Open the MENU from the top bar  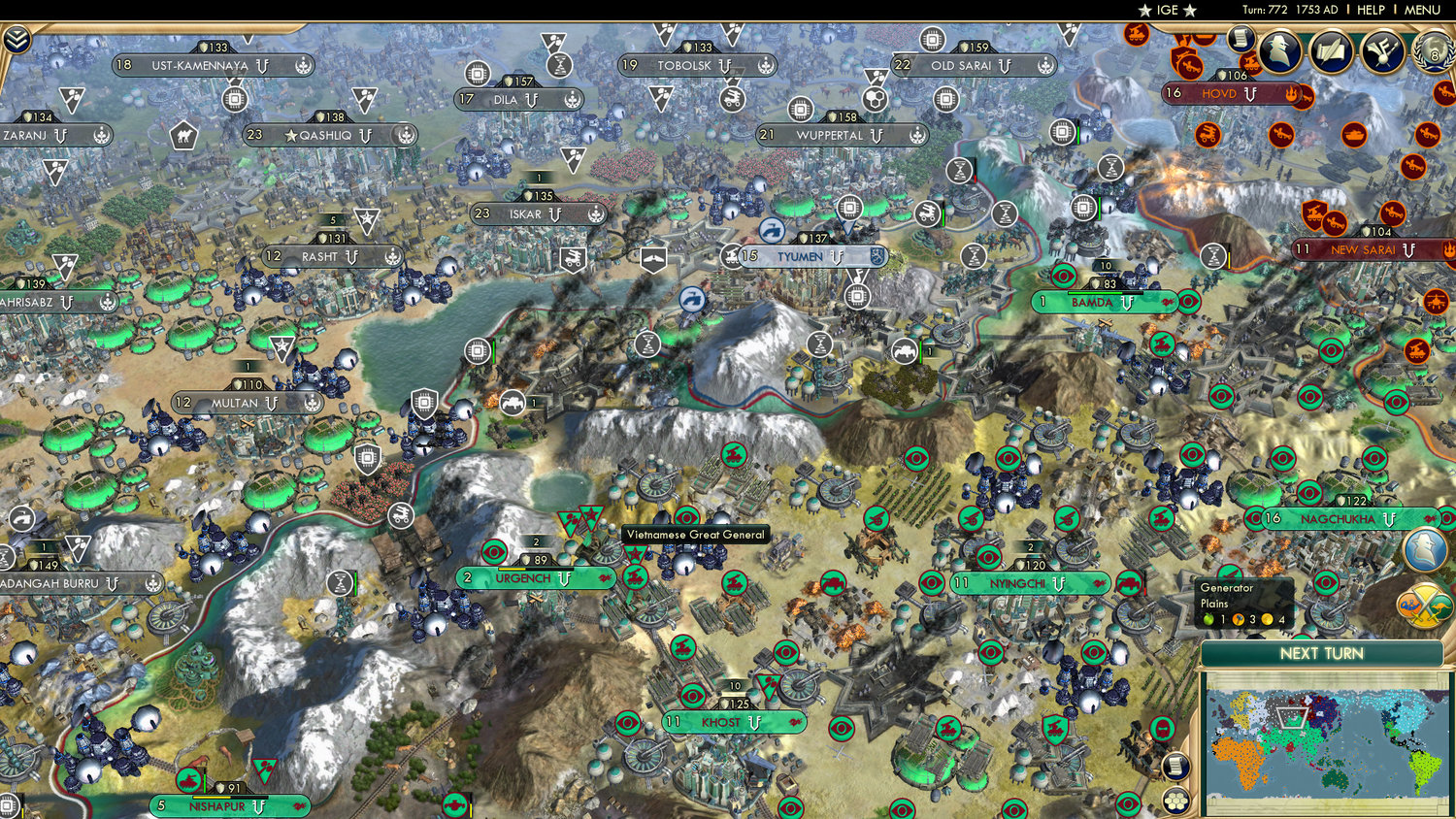tap(1421, 10)
